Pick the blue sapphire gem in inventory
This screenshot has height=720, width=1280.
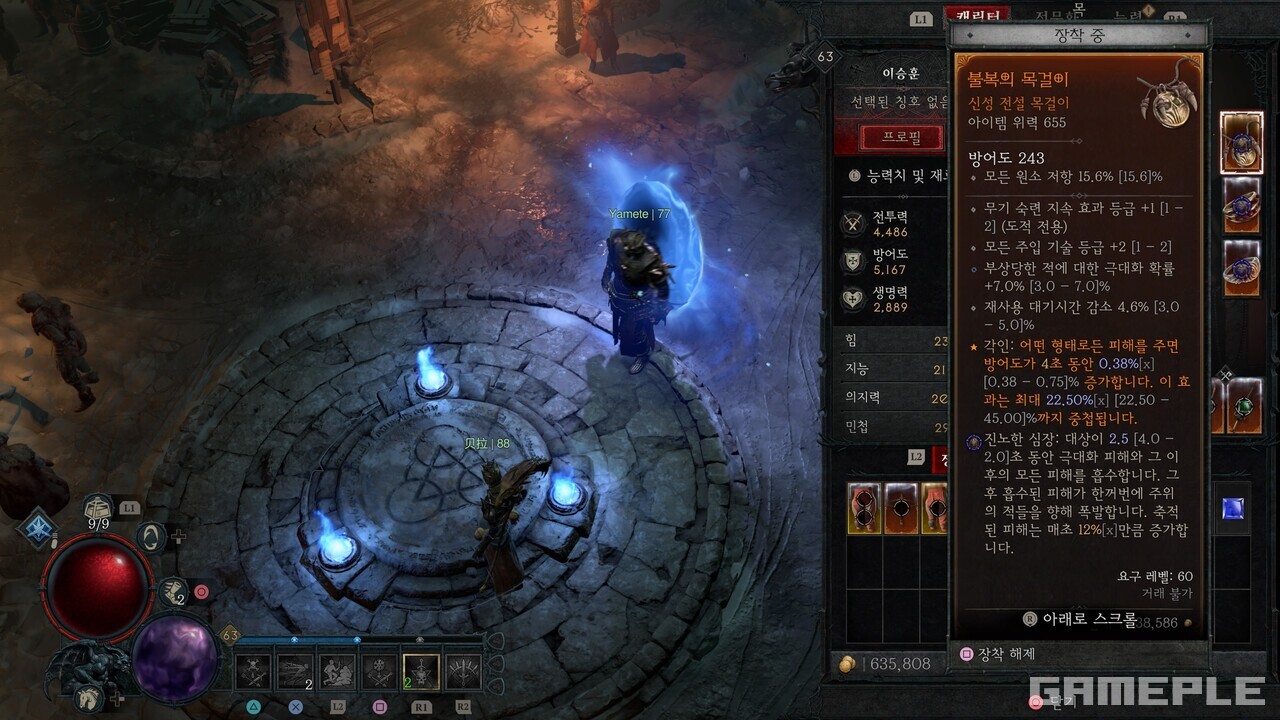pyautogui.click(x=1233, y=509)
